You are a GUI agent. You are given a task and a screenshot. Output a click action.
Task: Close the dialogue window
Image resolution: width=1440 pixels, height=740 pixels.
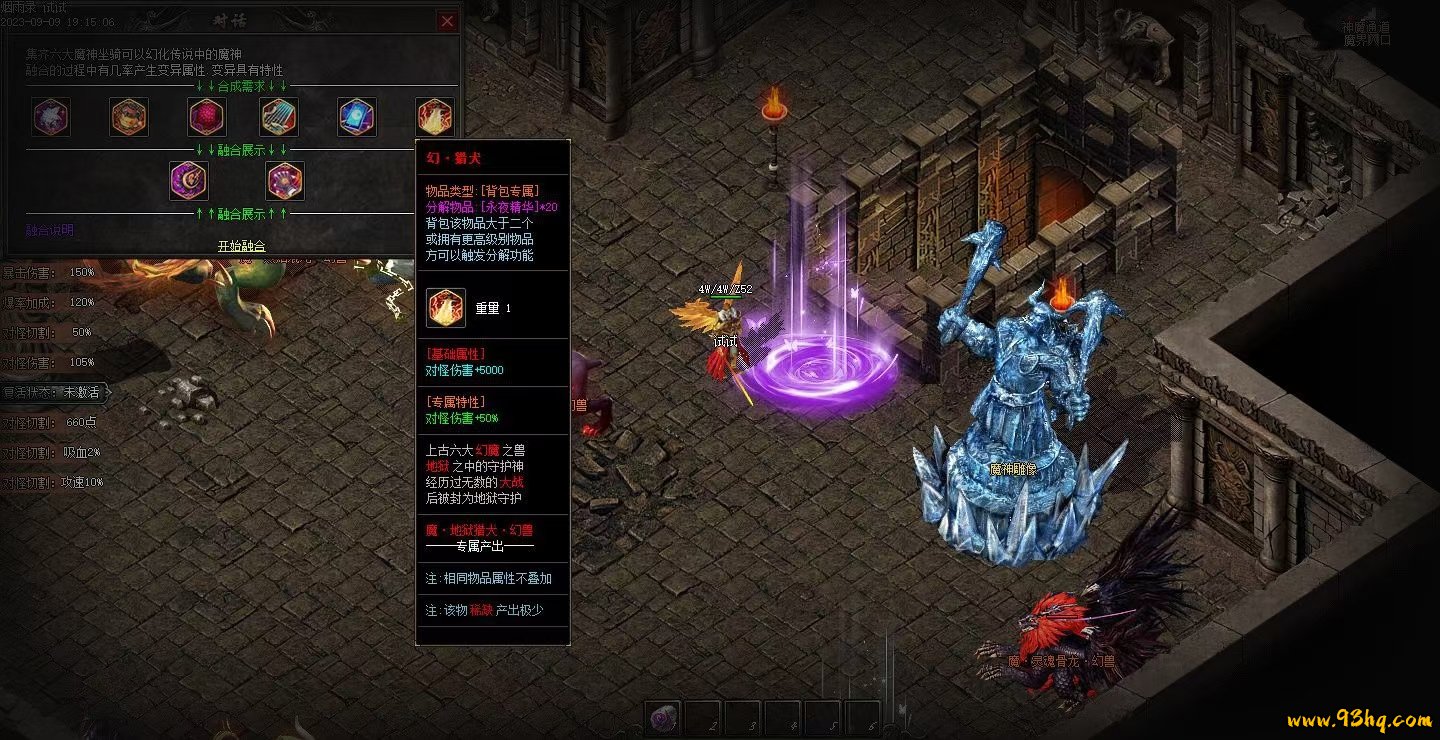447,21
